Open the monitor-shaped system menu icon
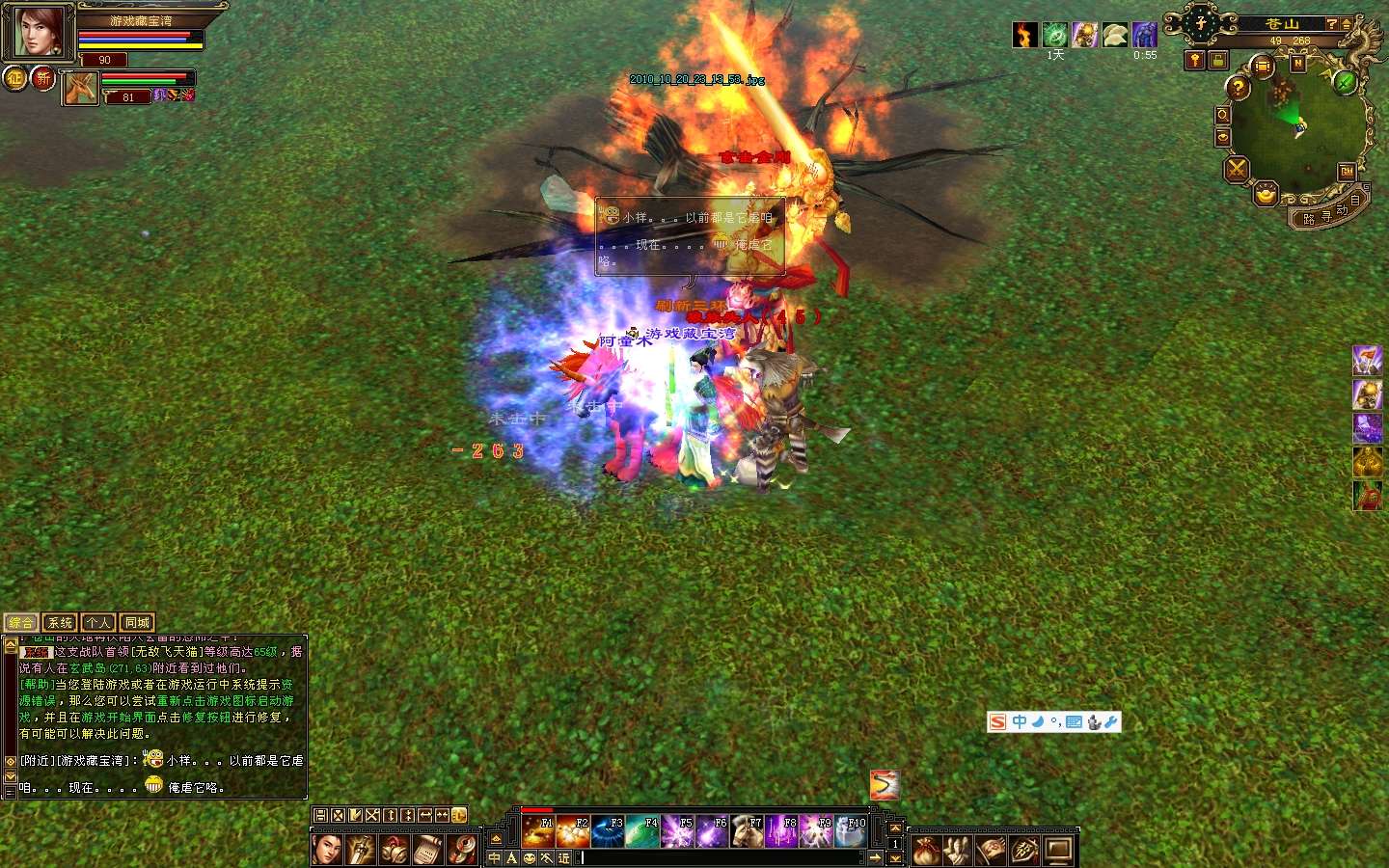Screen dimensions: 1389x868 click(1059, 851)
